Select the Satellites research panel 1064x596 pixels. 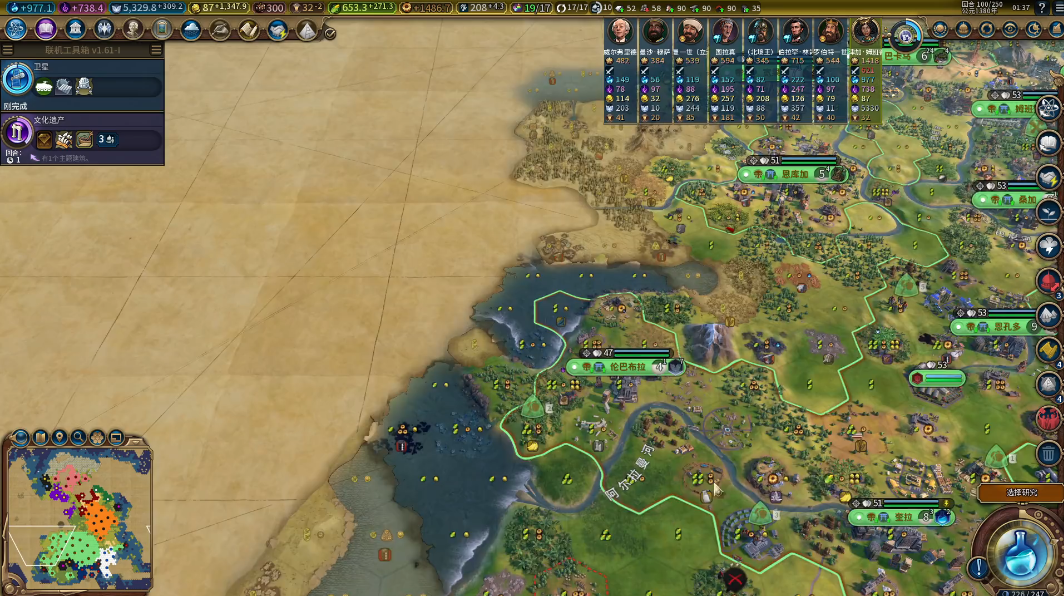[x=82, y=78]
